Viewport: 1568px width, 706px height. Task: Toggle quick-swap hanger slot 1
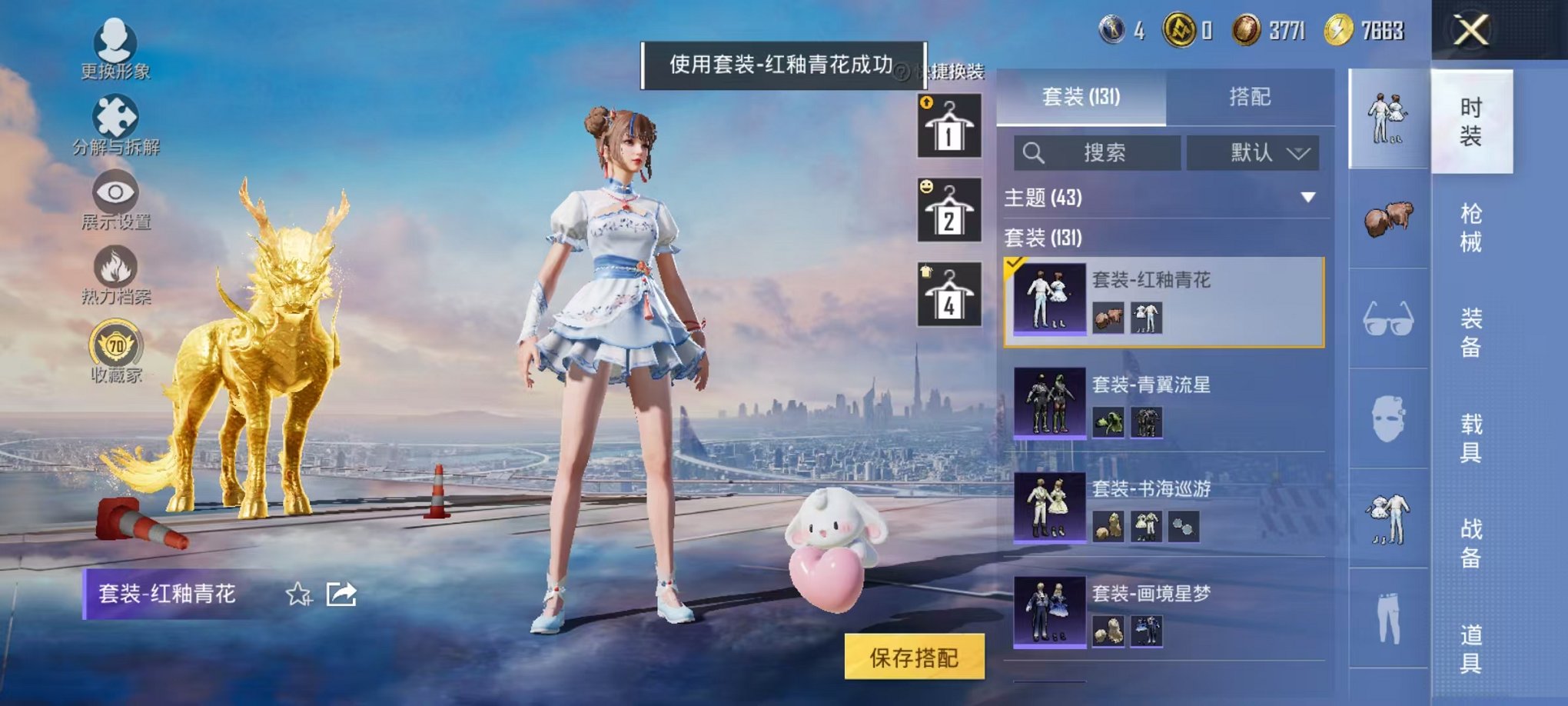950,125
